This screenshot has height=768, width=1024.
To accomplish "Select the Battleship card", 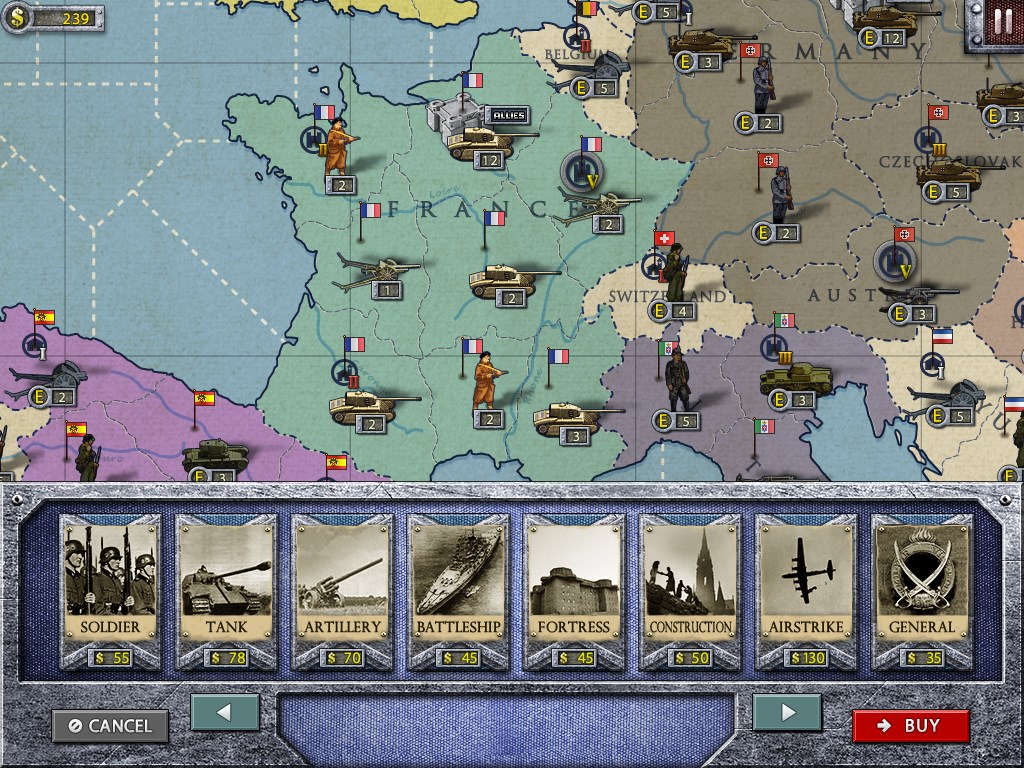I will click(458, 590).
